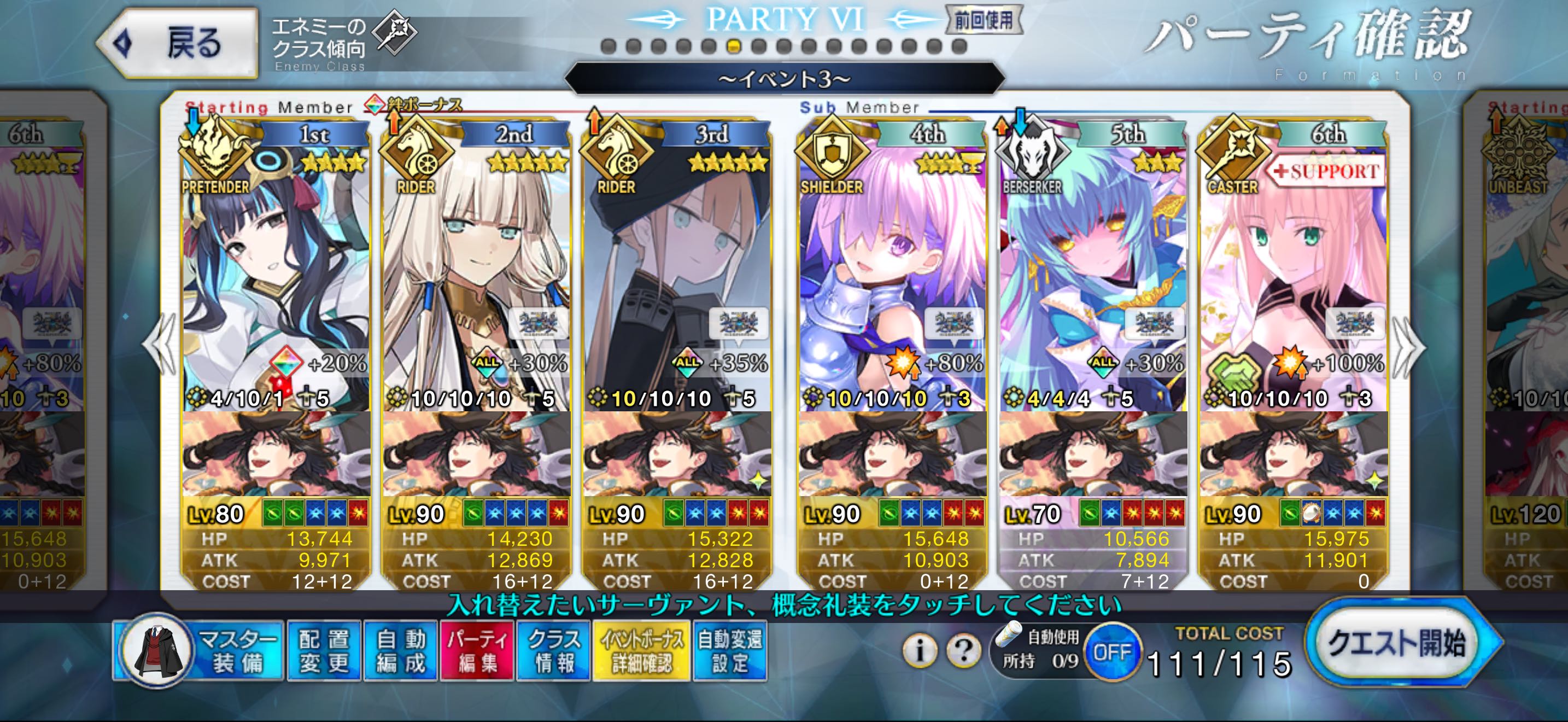Open イベントボーナス詳細確認 details
The width and height of the screenshot is (1568, 722).
tap(641, 651)
